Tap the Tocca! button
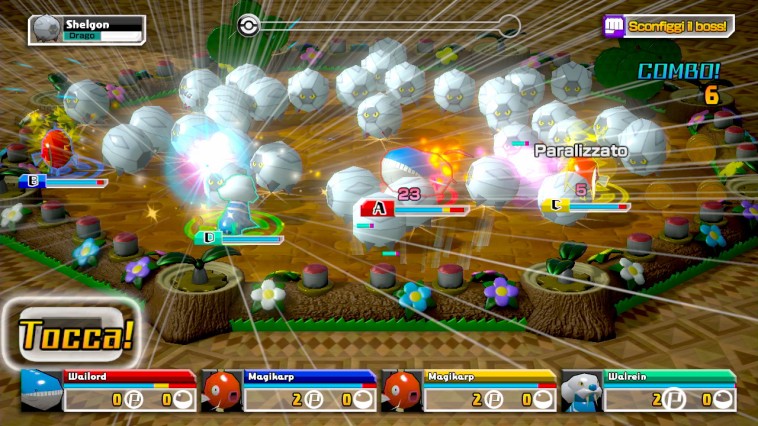The height and width of the screenshot is (426, 758). click(x=75, y=334)
